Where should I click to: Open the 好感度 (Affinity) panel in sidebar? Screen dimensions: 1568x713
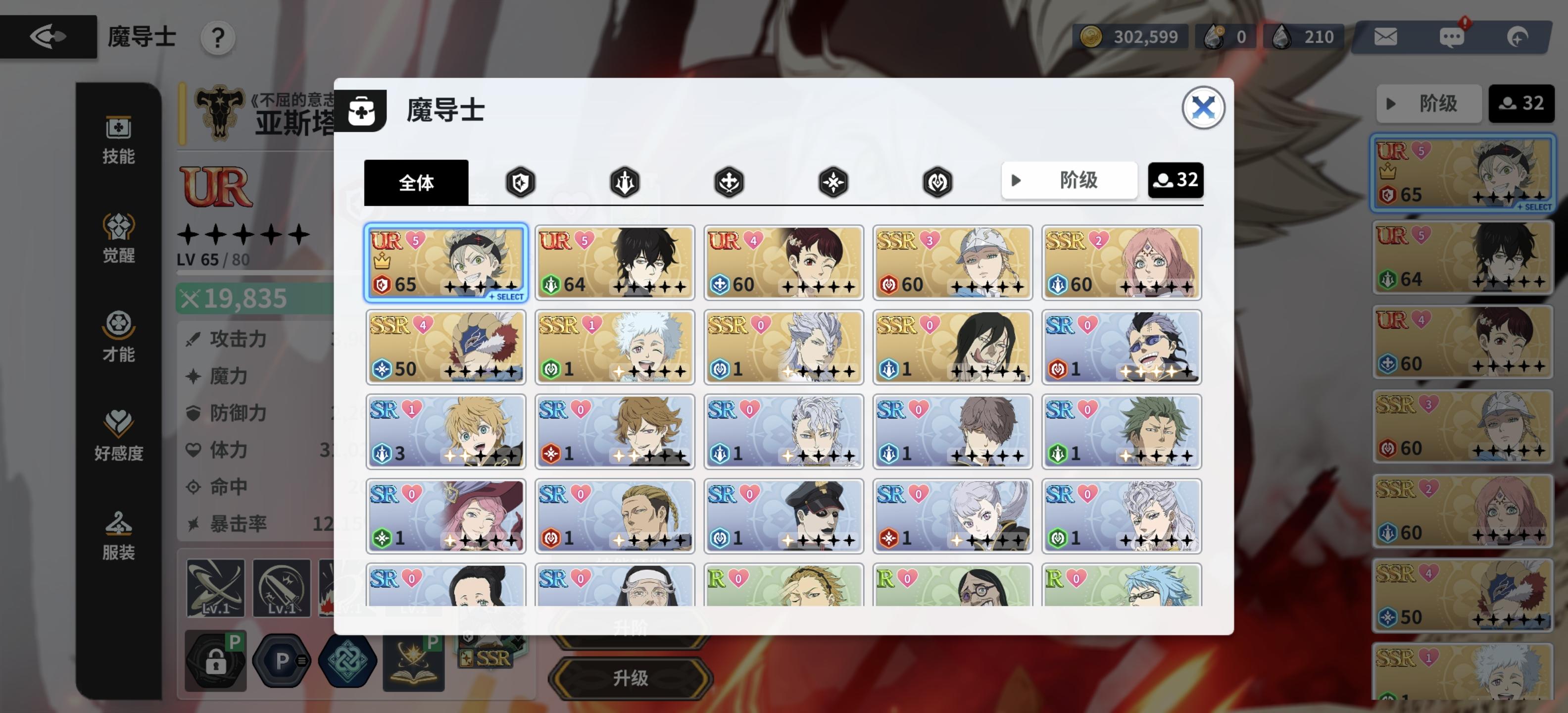click(119, 435)
